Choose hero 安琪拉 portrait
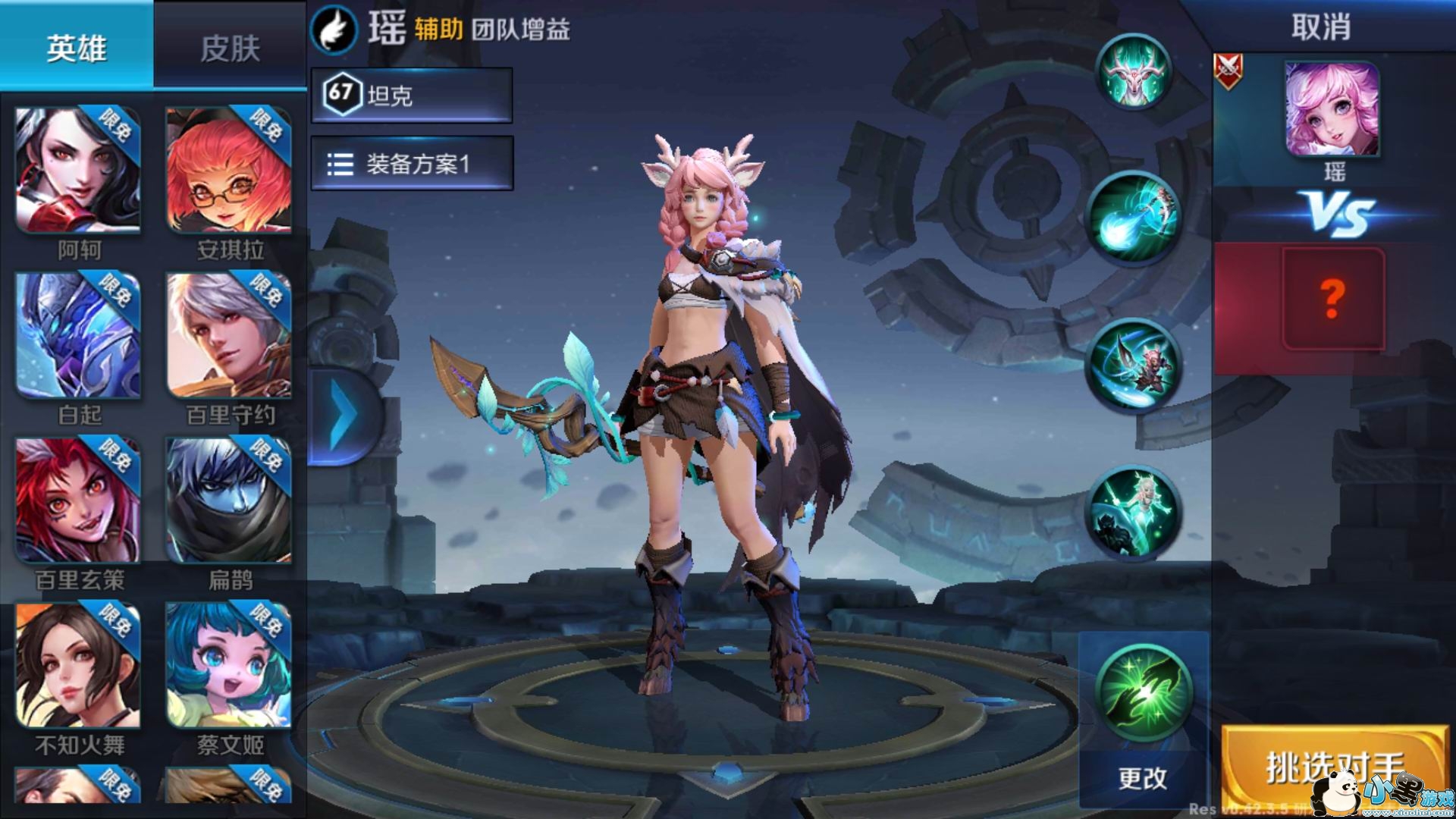1456x819 pixels. [228, 171]
